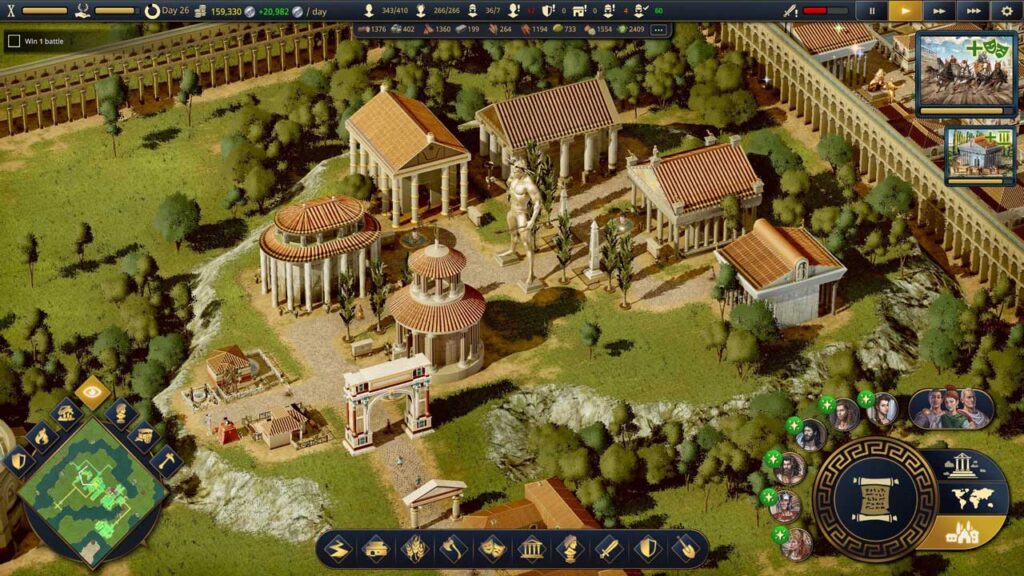This screenshot has width=1024, height=576.
Task: Open the scroll medallion menu
Action: [x=875, y=498]
